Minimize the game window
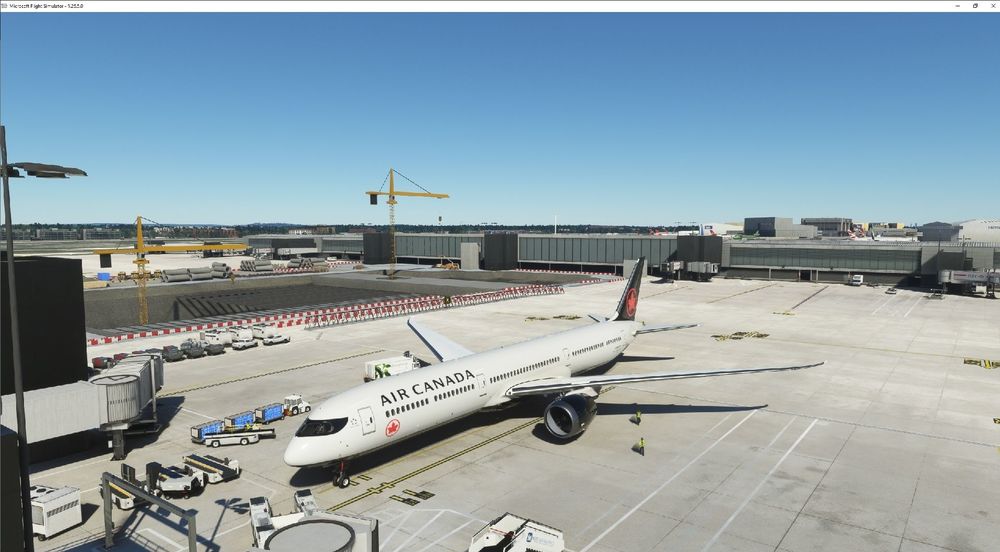The image size is (1000, 552). [x=959, y=6]
